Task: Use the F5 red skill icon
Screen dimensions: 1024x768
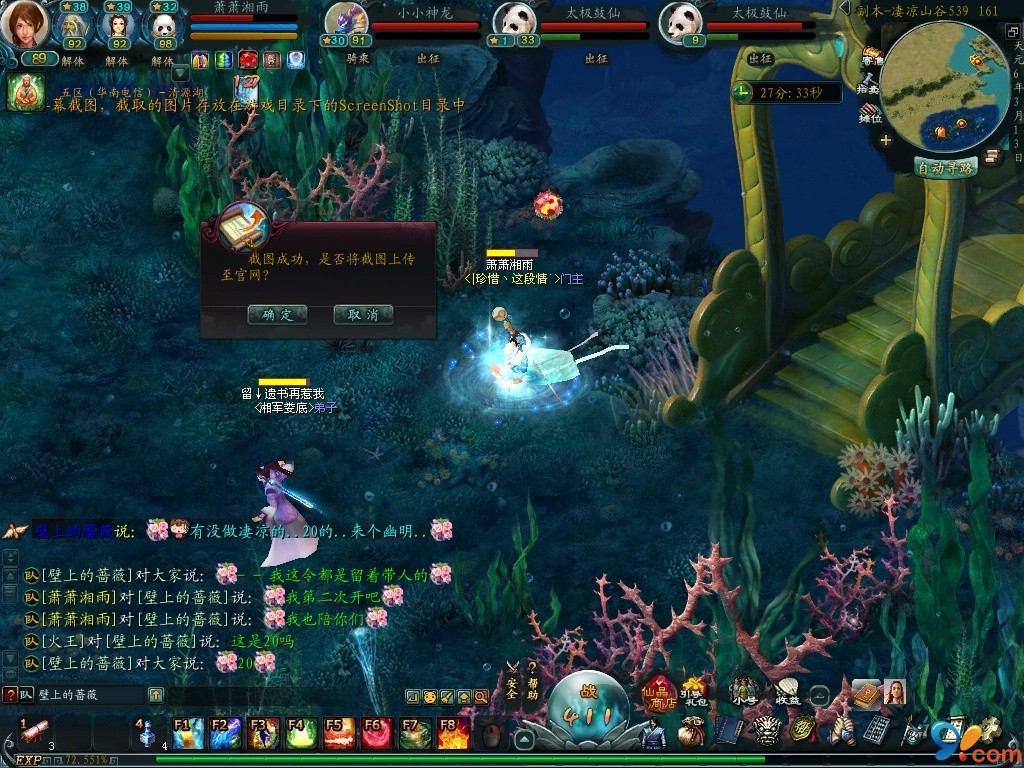Action: click(340, 733)
